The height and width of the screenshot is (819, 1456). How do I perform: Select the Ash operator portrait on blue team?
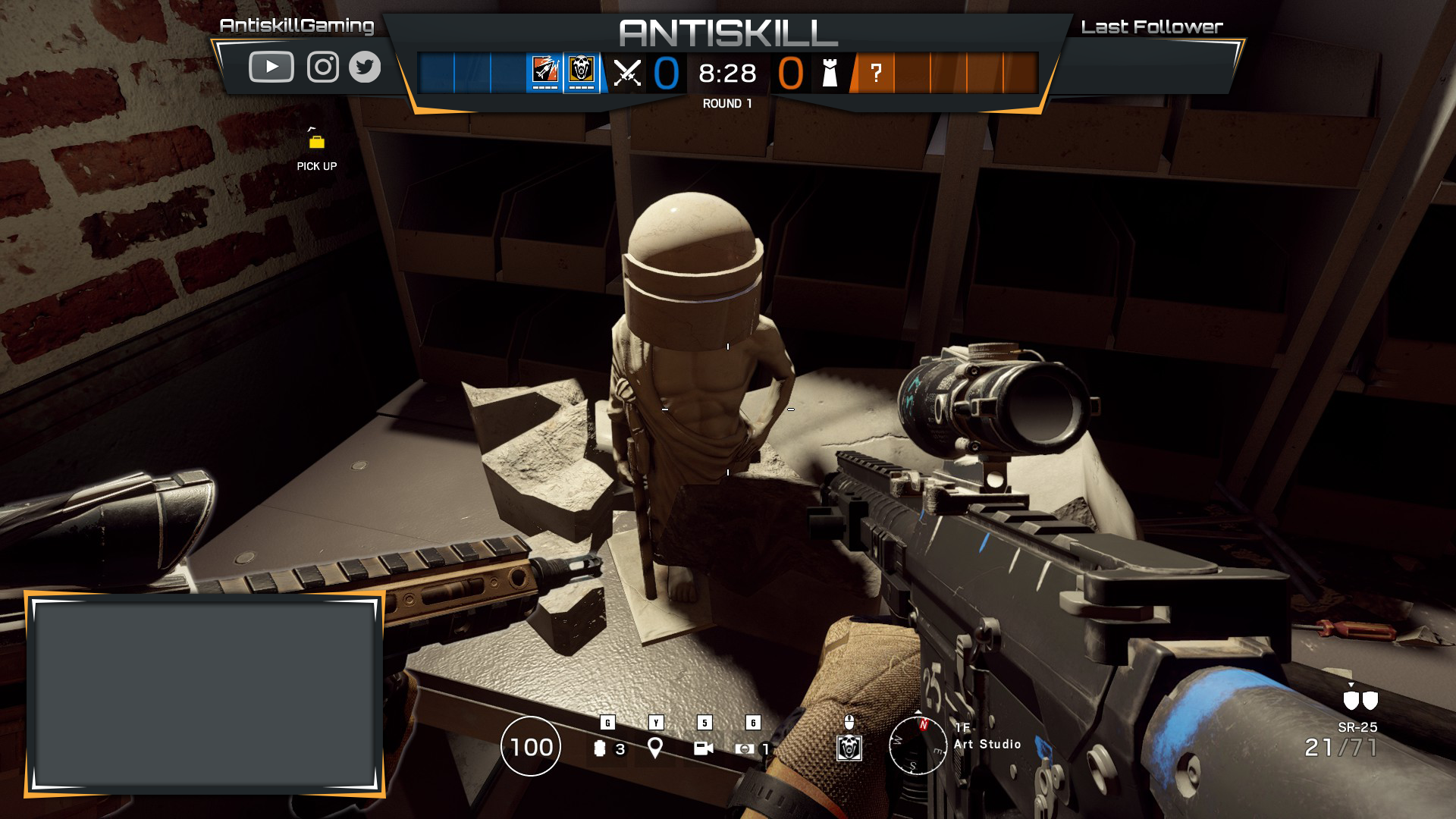coord(545,71)
